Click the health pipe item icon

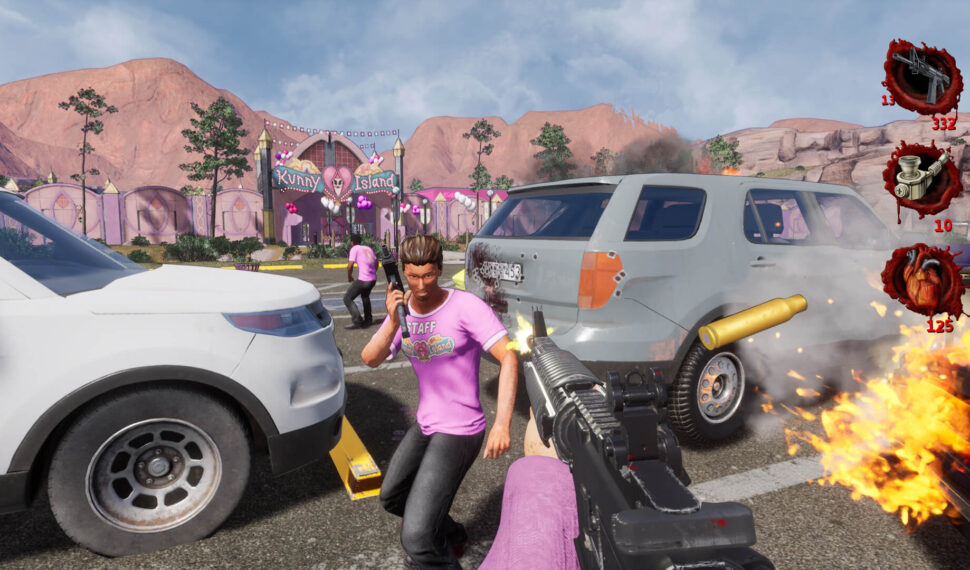click(921, 178)
